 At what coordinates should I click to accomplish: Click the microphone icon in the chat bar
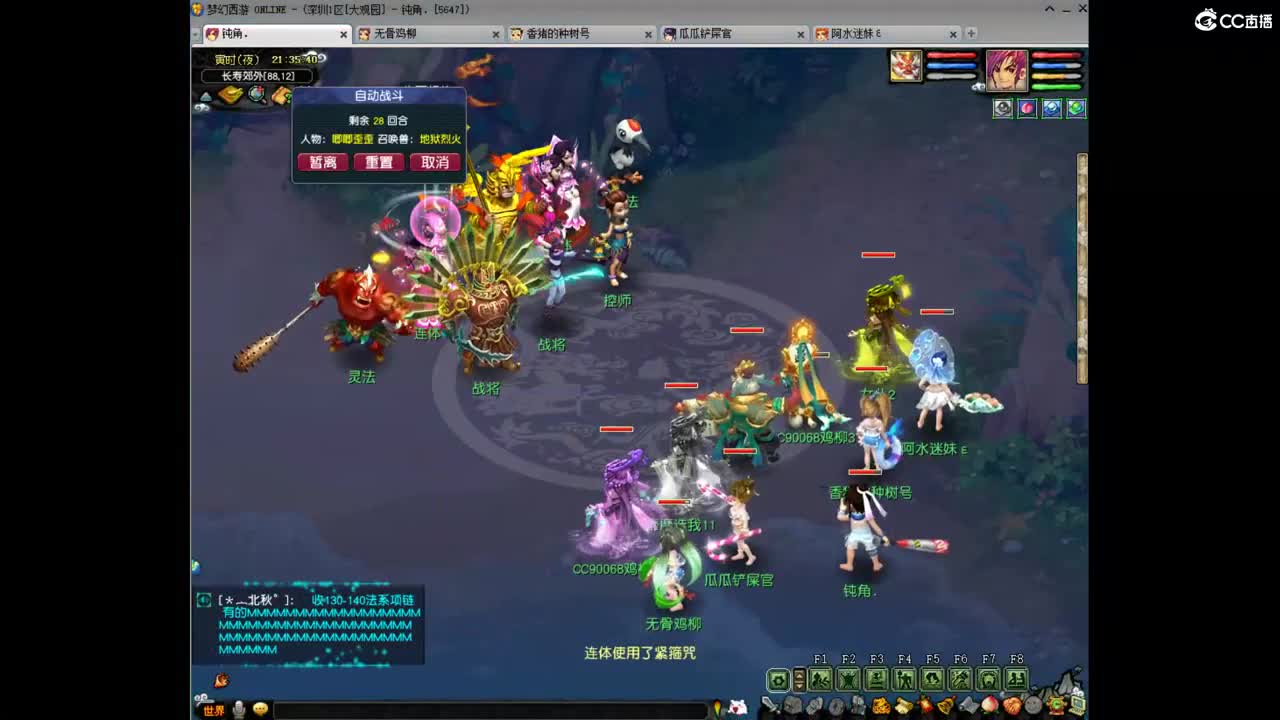click(x=240, y=708)
